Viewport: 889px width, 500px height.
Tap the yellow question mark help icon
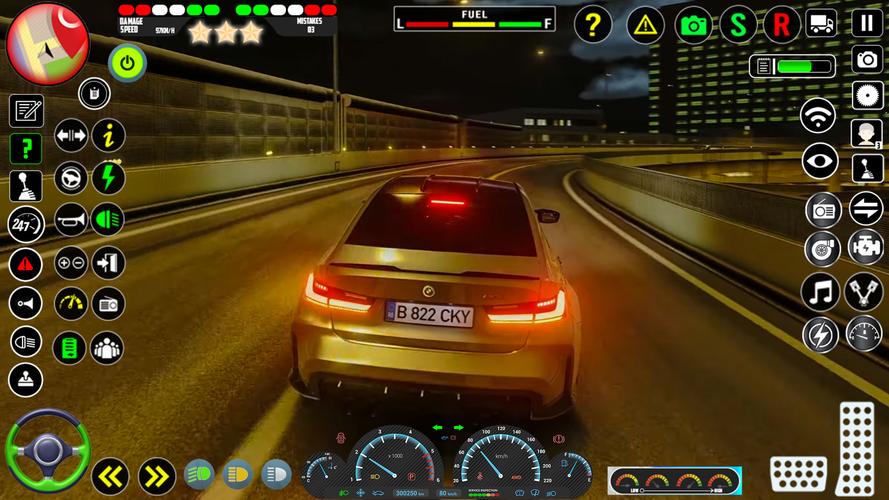click(593, 24)
